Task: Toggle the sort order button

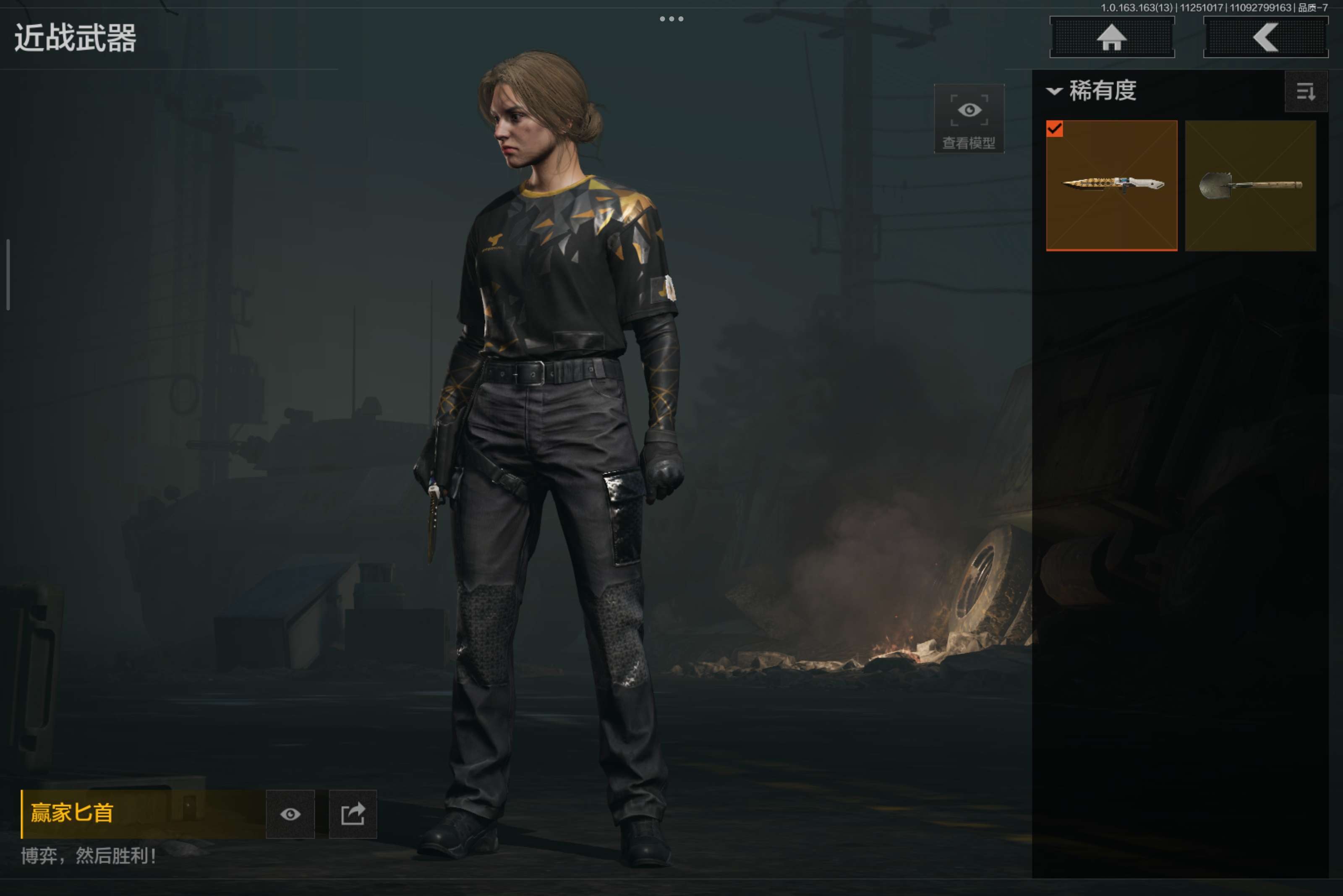Action: point(1305,91)
